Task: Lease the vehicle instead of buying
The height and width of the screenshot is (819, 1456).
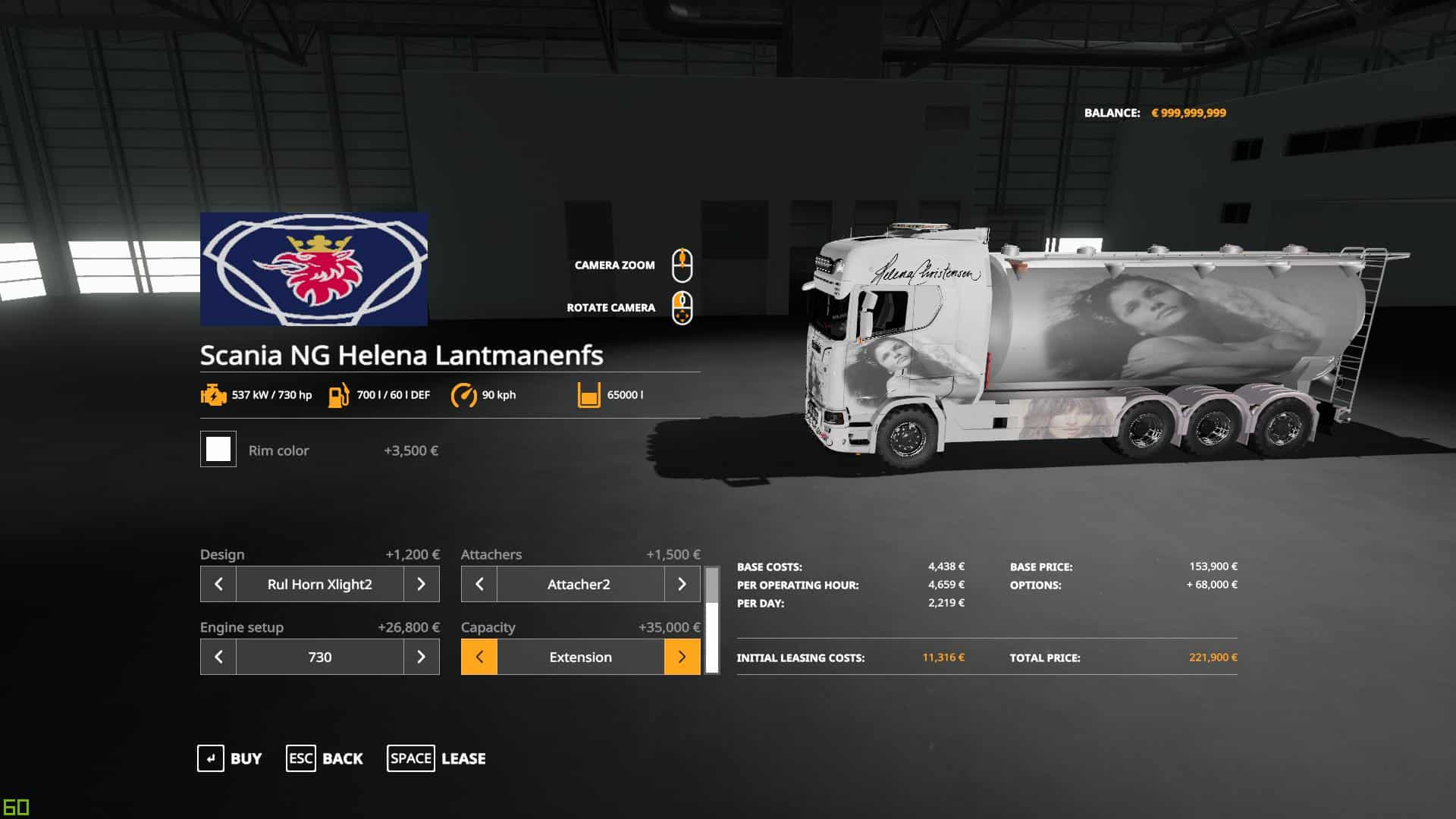Action: 437,758
